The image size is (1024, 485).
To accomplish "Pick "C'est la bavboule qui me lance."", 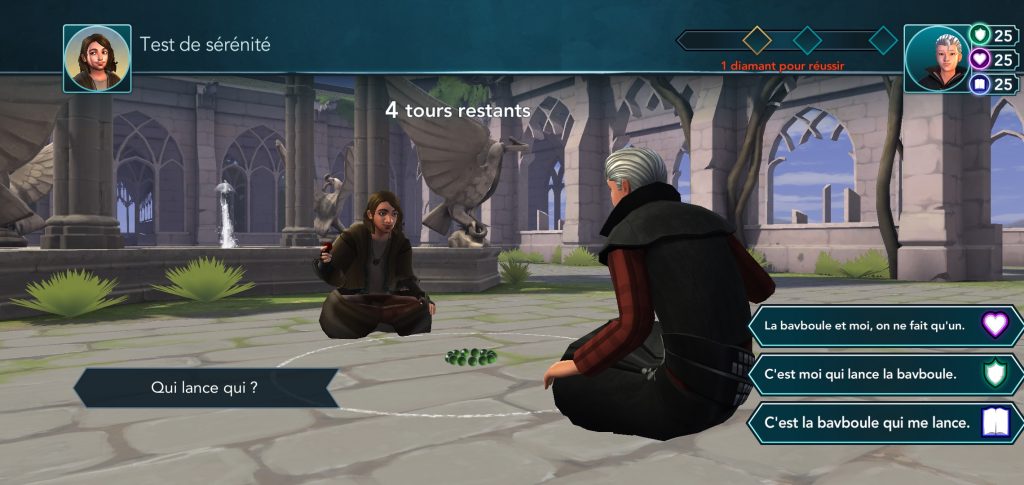I will click(885, 423).
